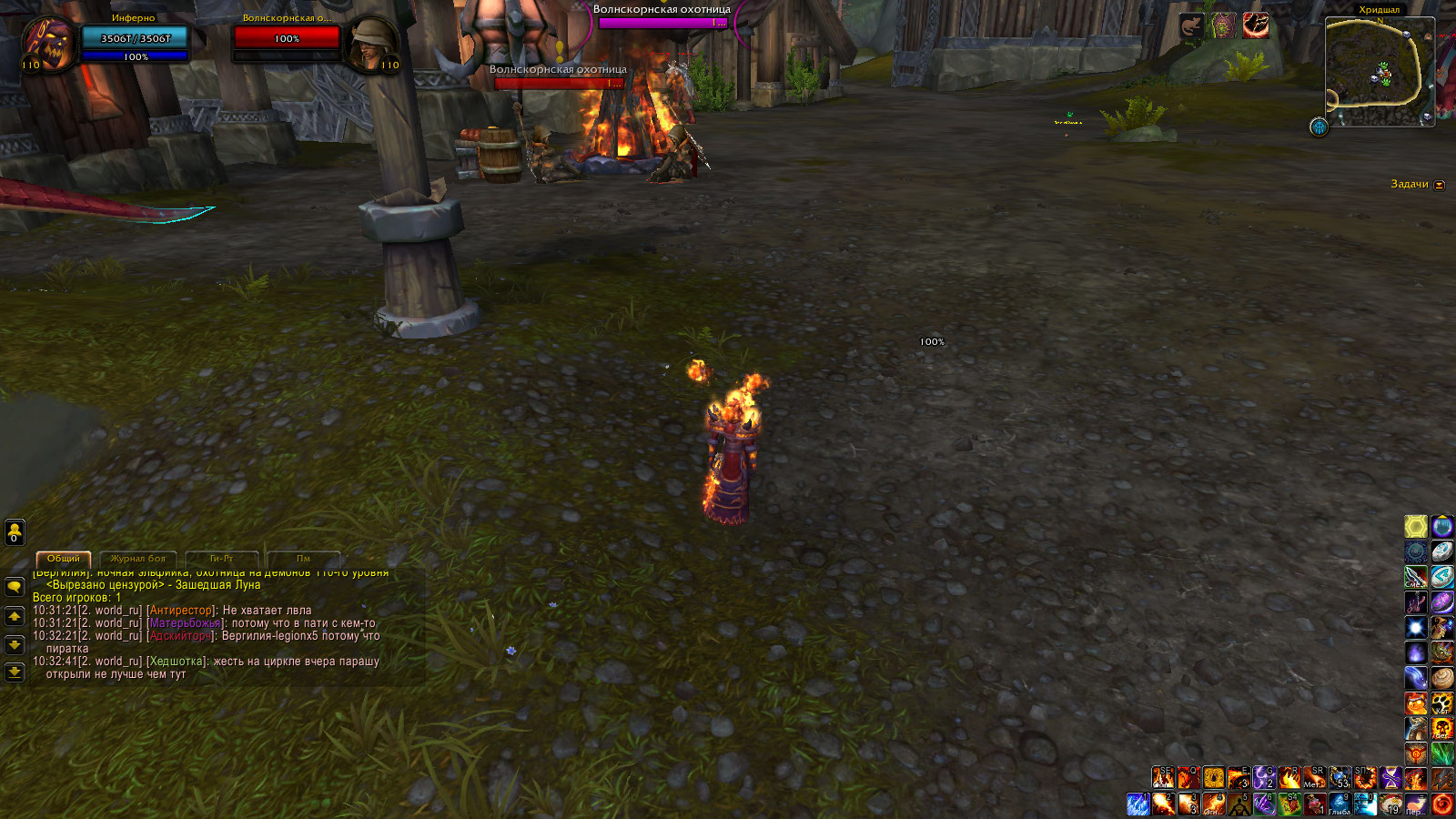Open the social friends button above chat

pyautogui.click(x=15, y=531)
